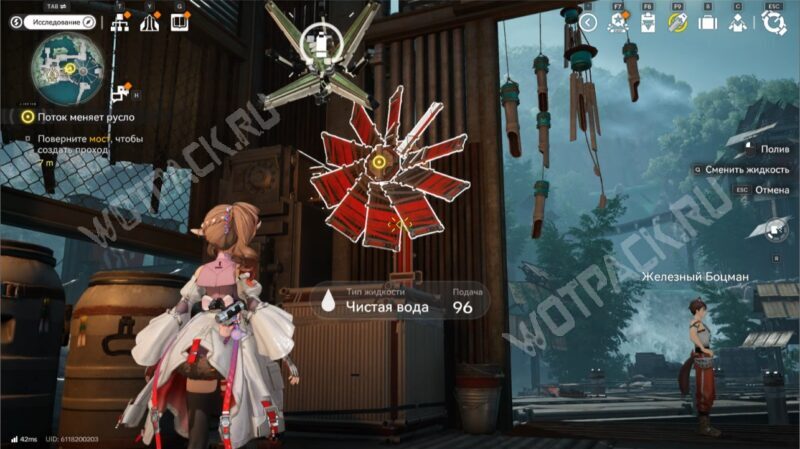Open the character icon in the top bar
Image resolution: width=800 pixels, height=449 pixels.
tap(737, 23)
